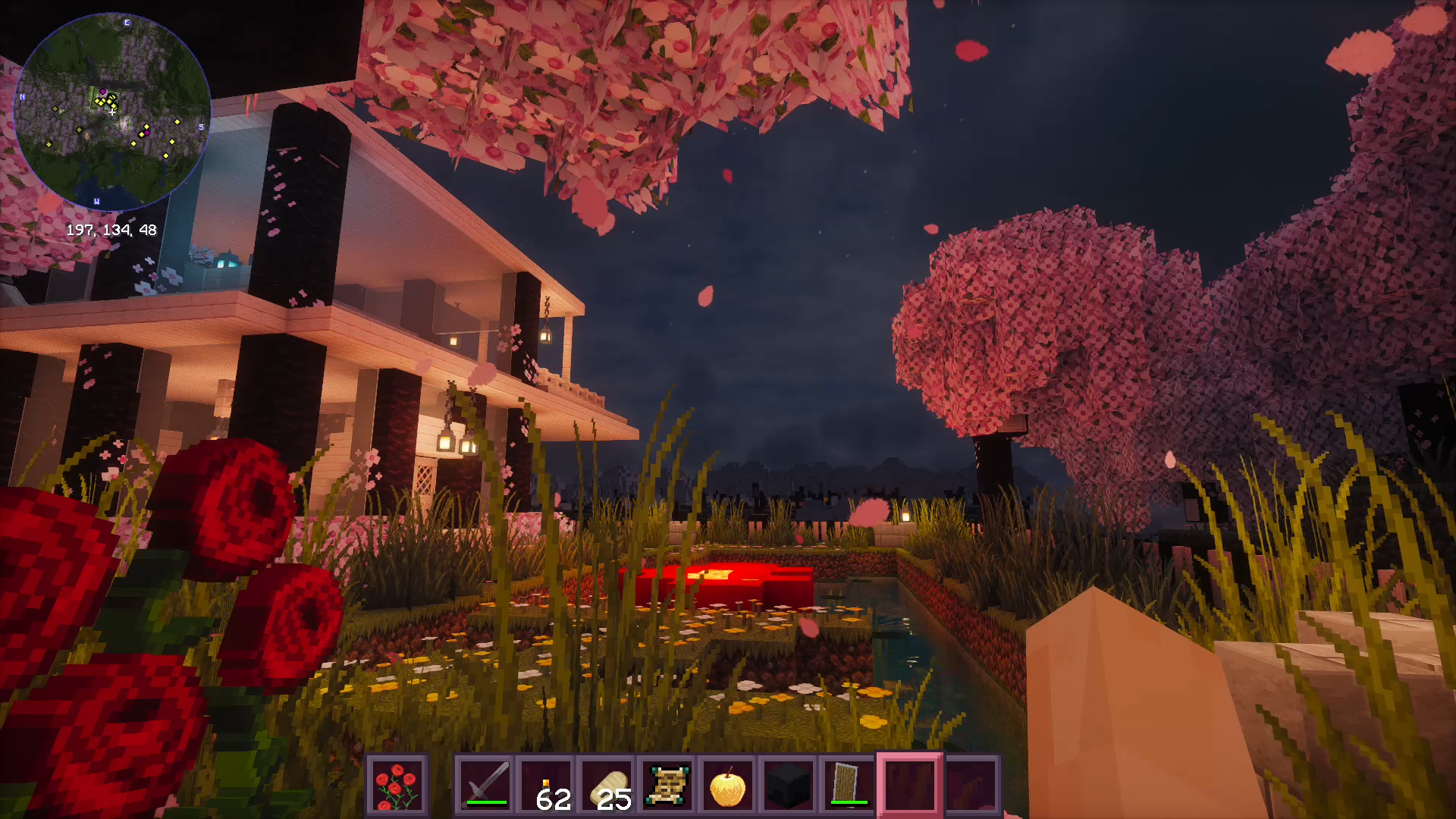1456x819 pixels.
Task: Click the E compass marker on the minimap
Action: [127, 22]
